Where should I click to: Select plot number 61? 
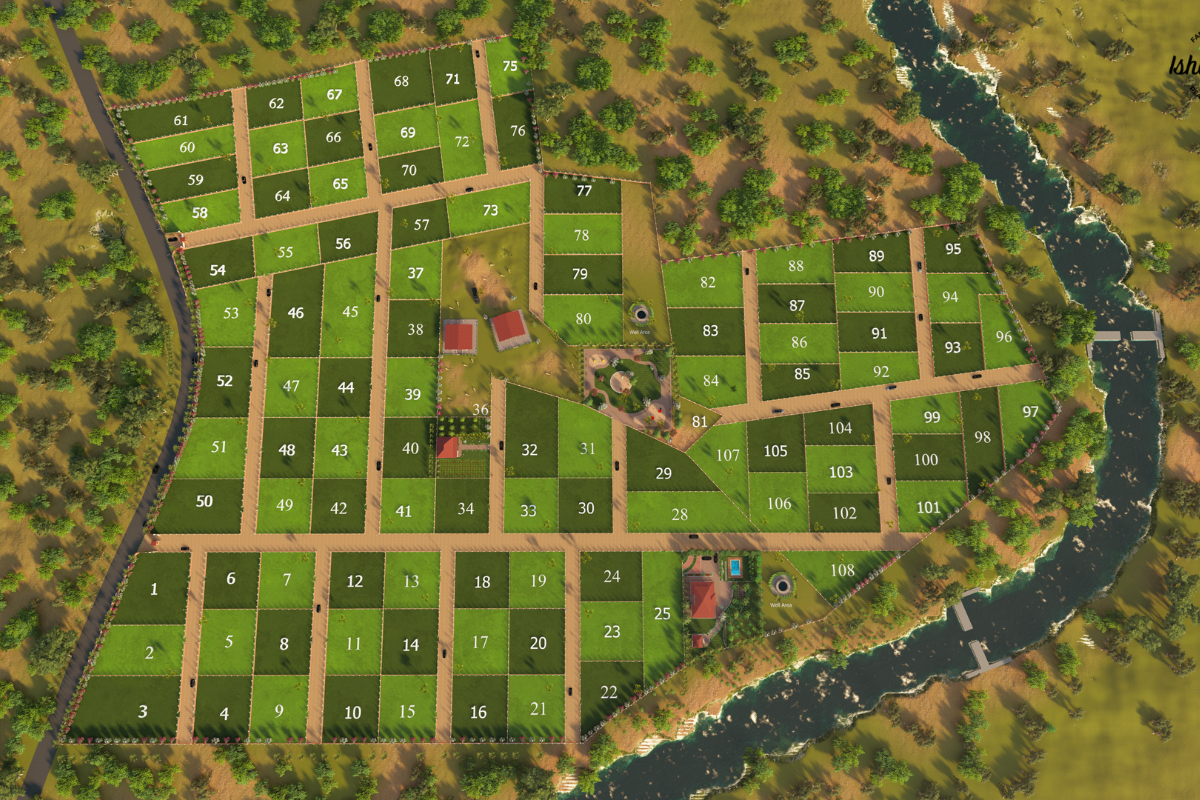tap(181, 120)
